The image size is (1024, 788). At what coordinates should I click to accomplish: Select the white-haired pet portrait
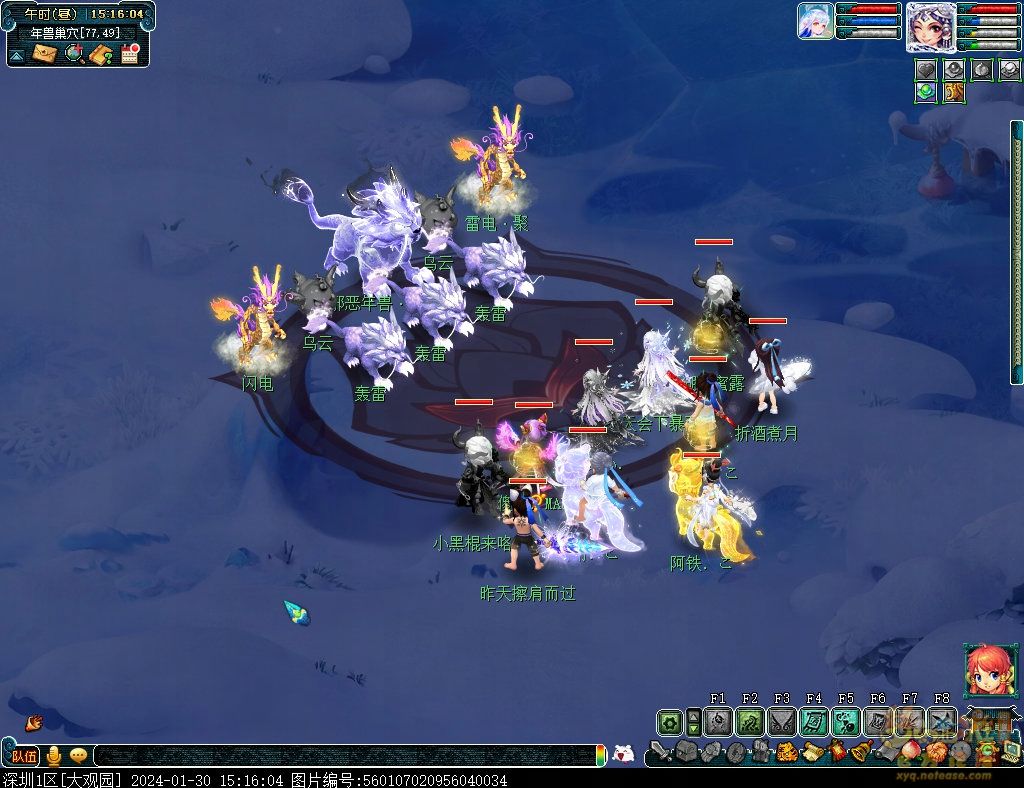pos(815,21)
